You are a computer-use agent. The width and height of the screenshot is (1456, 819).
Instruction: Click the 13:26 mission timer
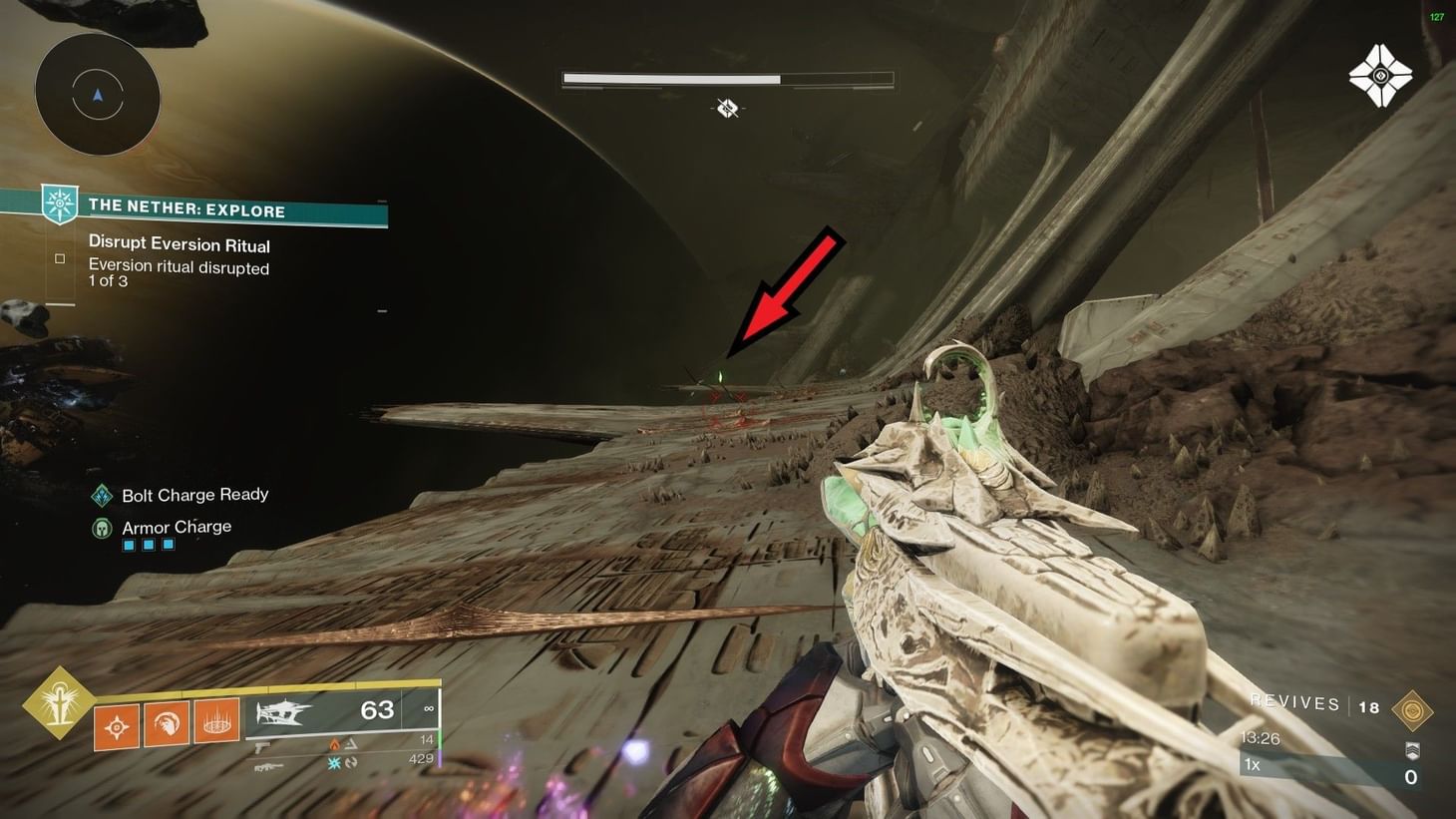[x=1260, y=738]
